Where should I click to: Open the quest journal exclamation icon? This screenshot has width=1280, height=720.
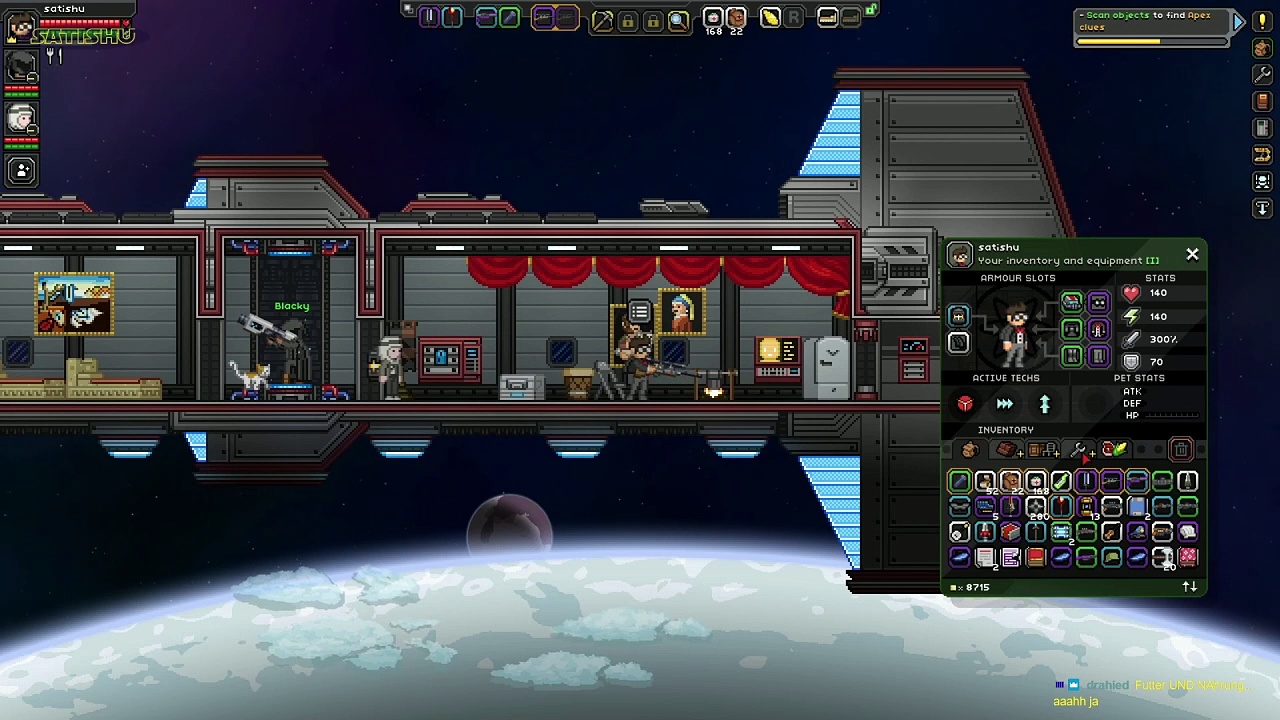click(1262, 21)
